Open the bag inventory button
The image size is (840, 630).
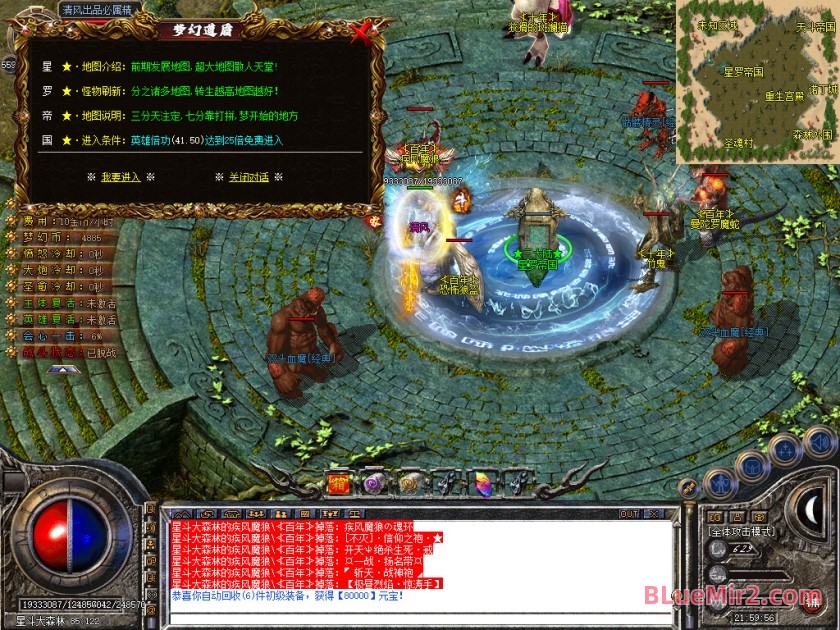(x=752, y=466)
